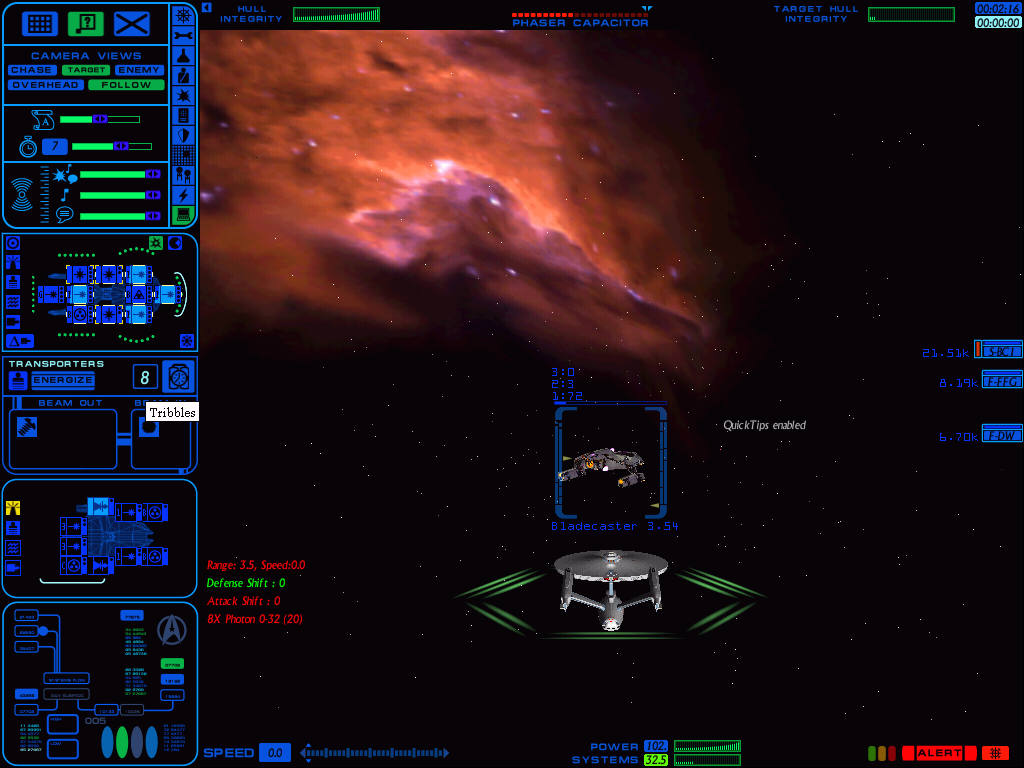Open the grid keypad panel button
Image resolution: width=1024 pixels, height=768 pixels.
tap(39, 24)
